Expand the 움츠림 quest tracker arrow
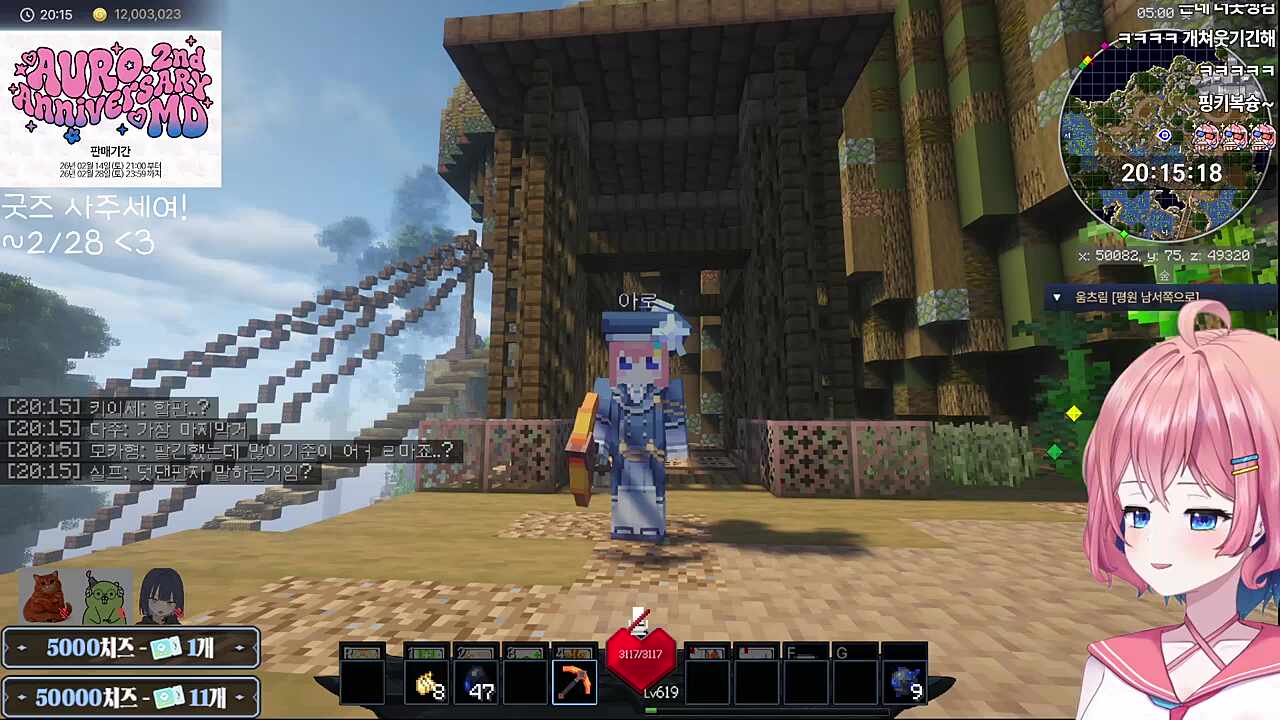 point(1057,297)
